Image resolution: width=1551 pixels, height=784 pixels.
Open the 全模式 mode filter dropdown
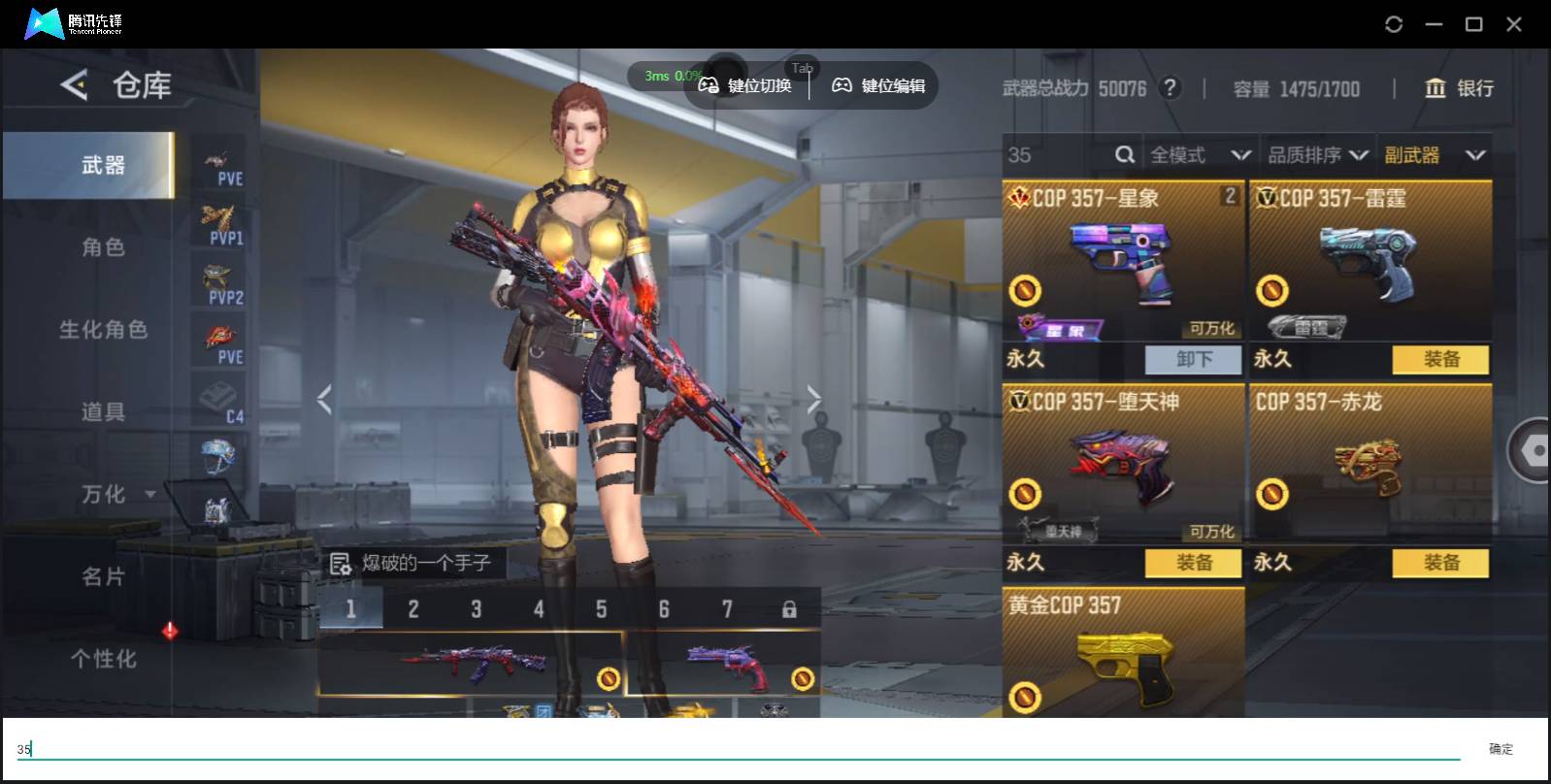coord(1199,155)
